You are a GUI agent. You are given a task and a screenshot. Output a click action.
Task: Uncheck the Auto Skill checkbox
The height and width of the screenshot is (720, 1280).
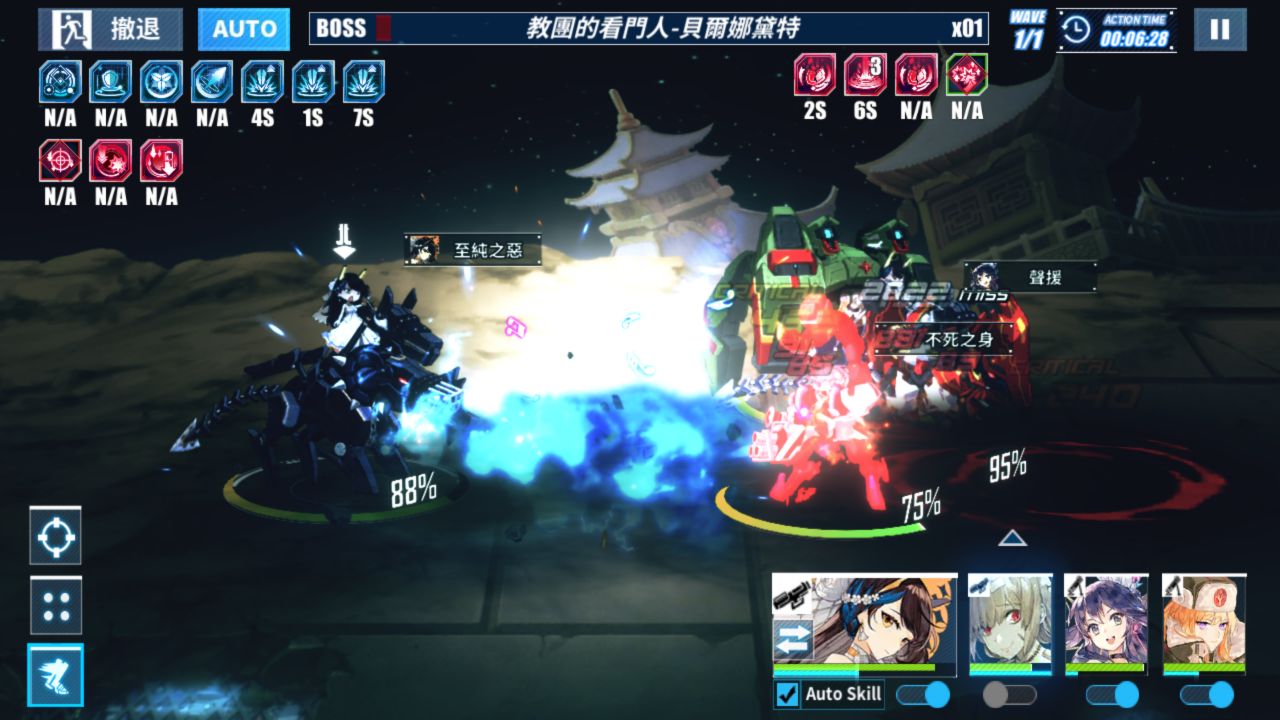click(788, 694)
